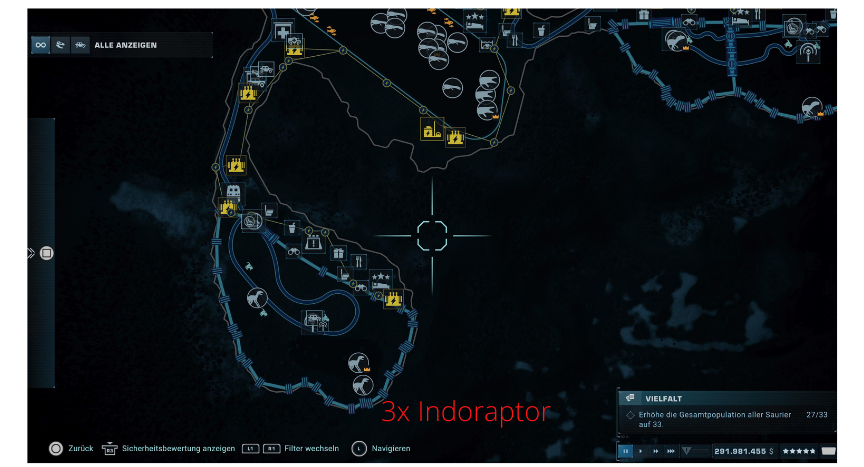Select the infinity show-all filter

[41, 45]
